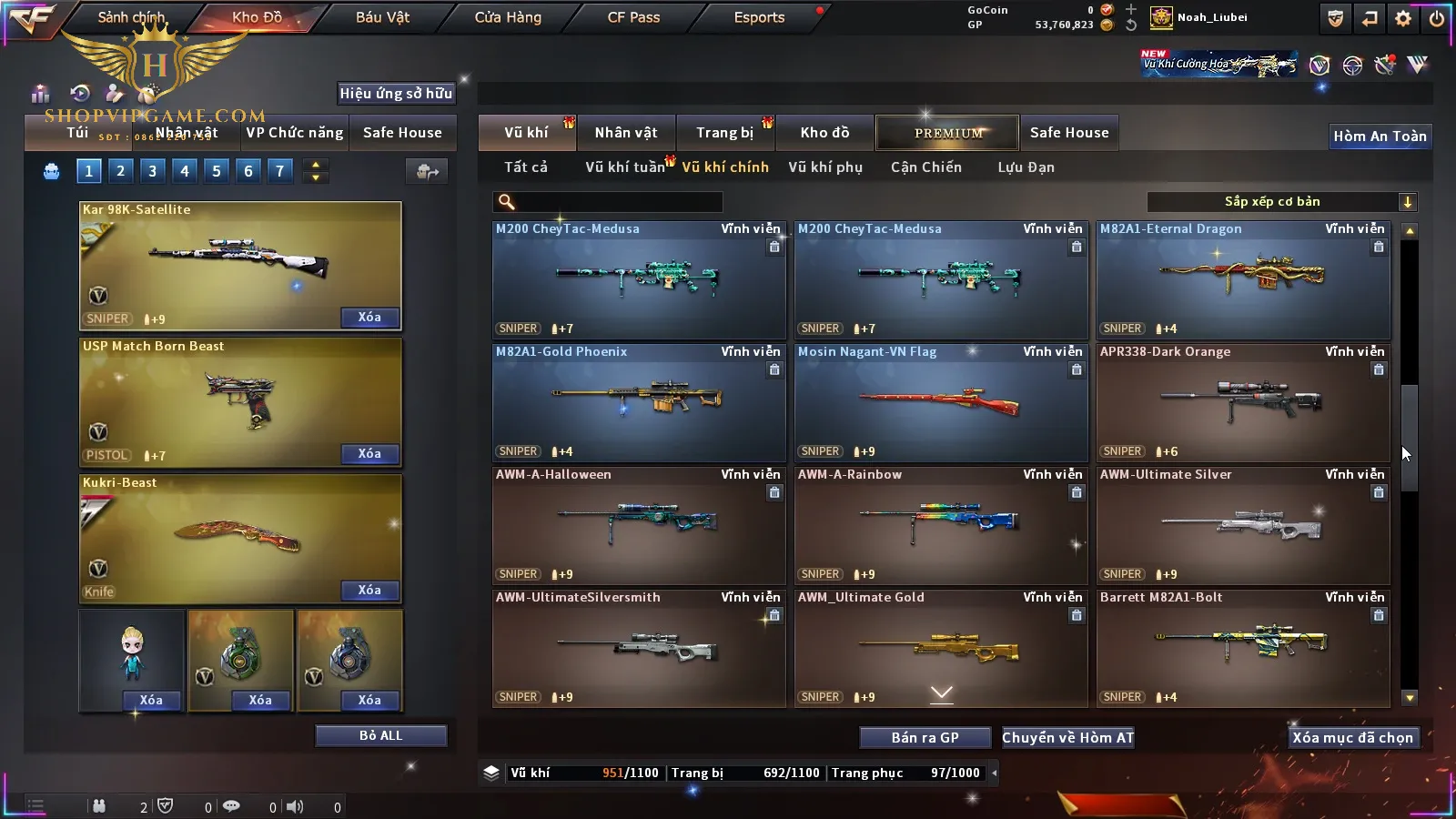Click Bán ra GP to sell
The height and width of the screenshot is (819, 1456).
point(925,738)
